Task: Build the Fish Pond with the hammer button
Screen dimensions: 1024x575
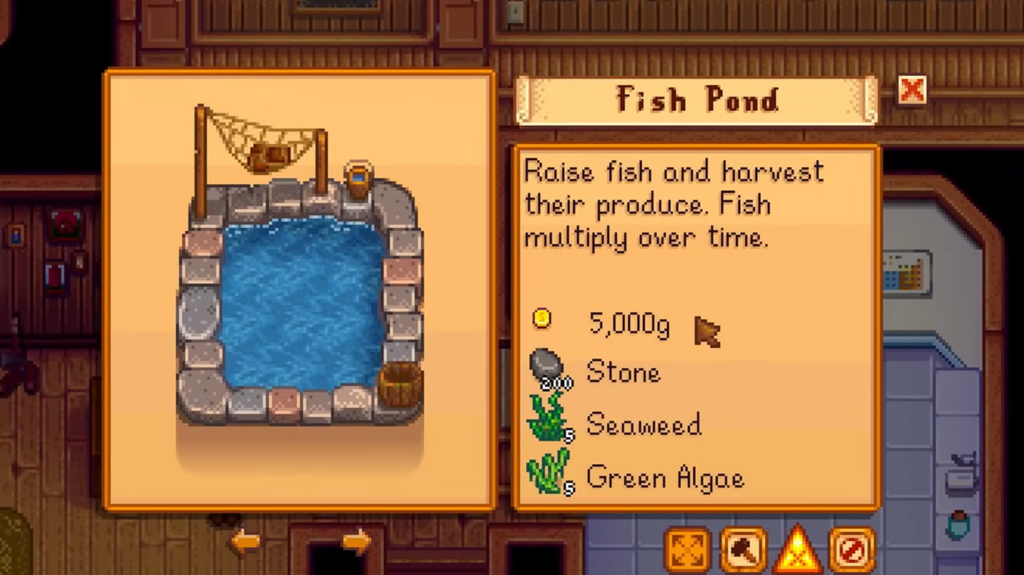Action: coord(743,550)
